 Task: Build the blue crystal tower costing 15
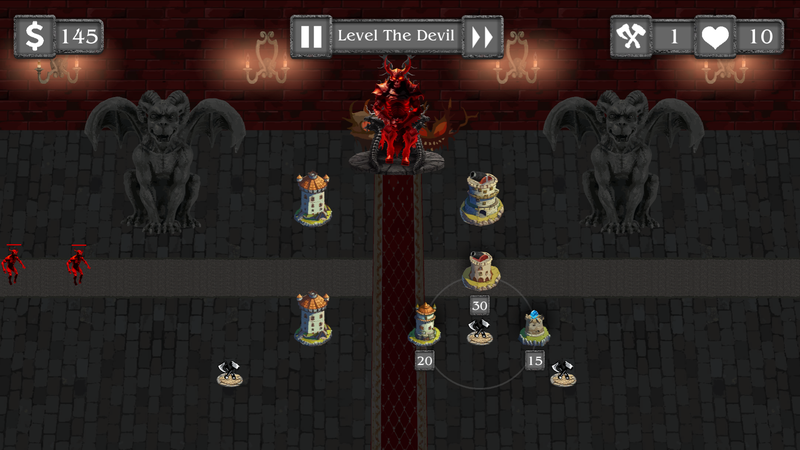pyautogui.click(x=534, y=326)
